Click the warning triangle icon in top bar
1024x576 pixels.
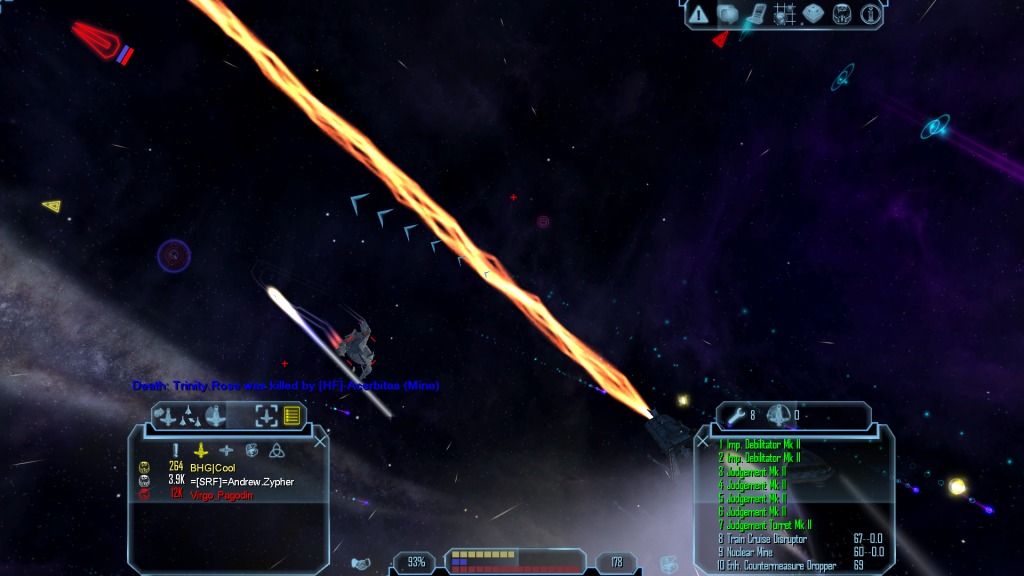pos(699,14)
